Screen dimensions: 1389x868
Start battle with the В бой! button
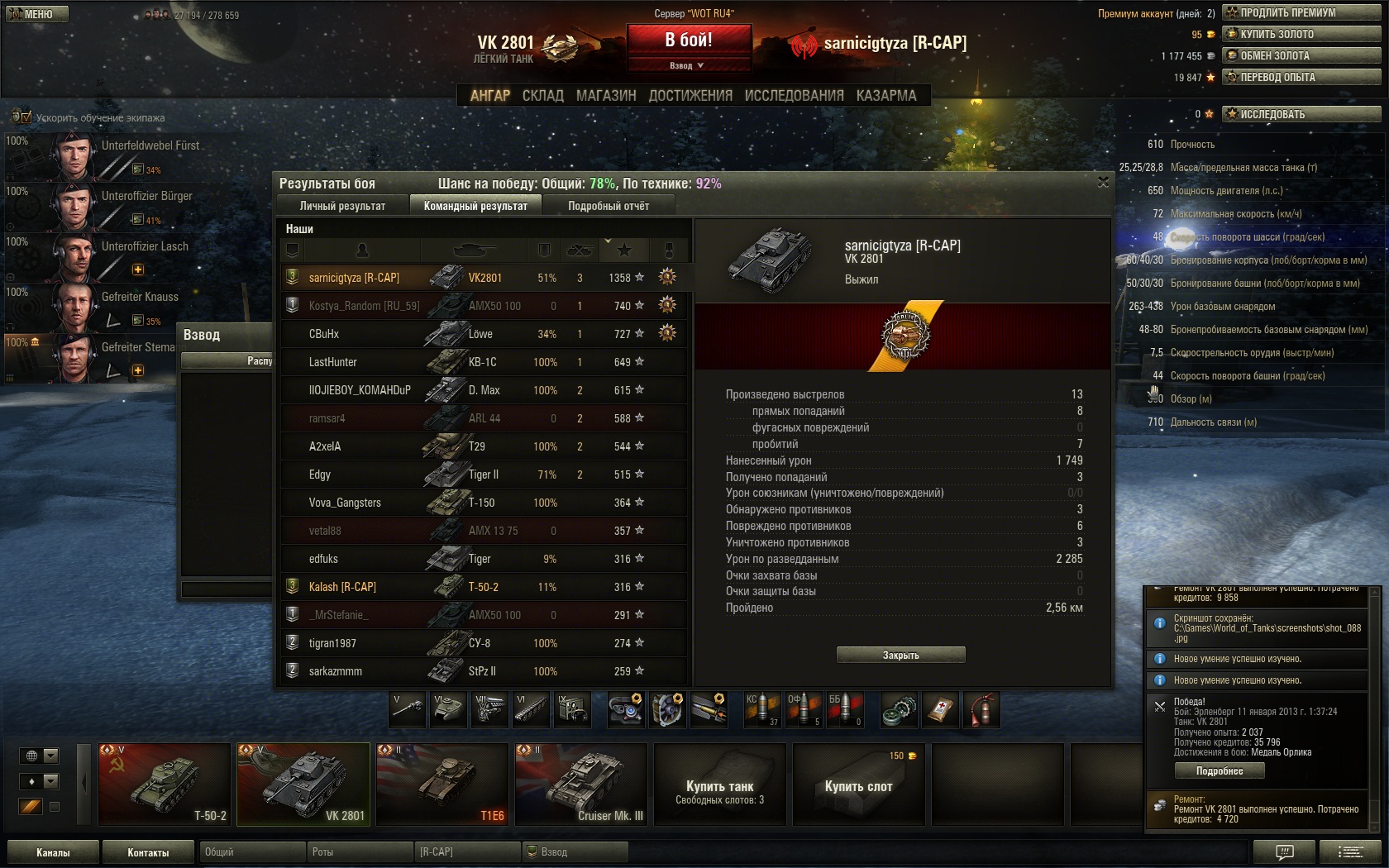click(689, 40)
